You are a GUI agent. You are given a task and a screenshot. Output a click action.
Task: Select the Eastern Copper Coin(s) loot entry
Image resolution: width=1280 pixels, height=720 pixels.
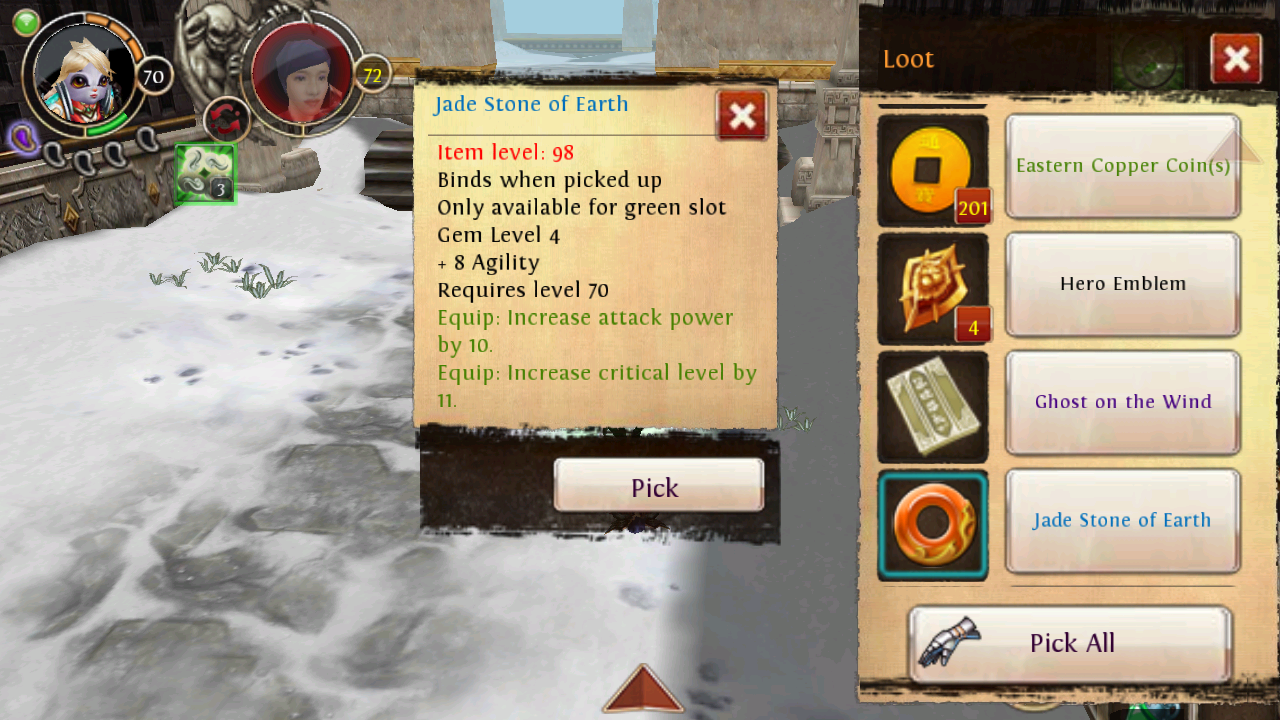tap(1122, 166)
